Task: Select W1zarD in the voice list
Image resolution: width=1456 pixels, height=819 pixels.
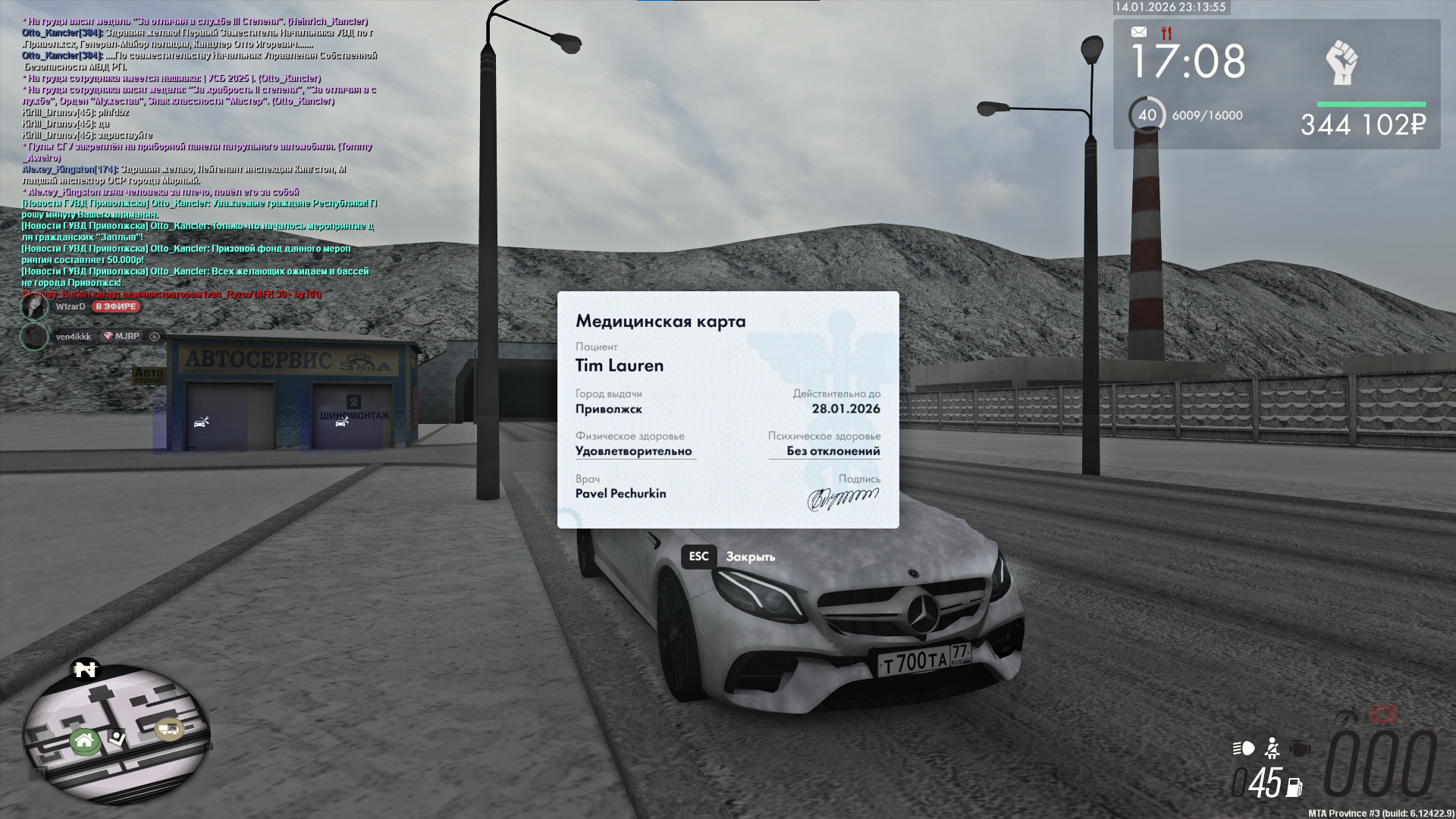Action: click(70, 306)
